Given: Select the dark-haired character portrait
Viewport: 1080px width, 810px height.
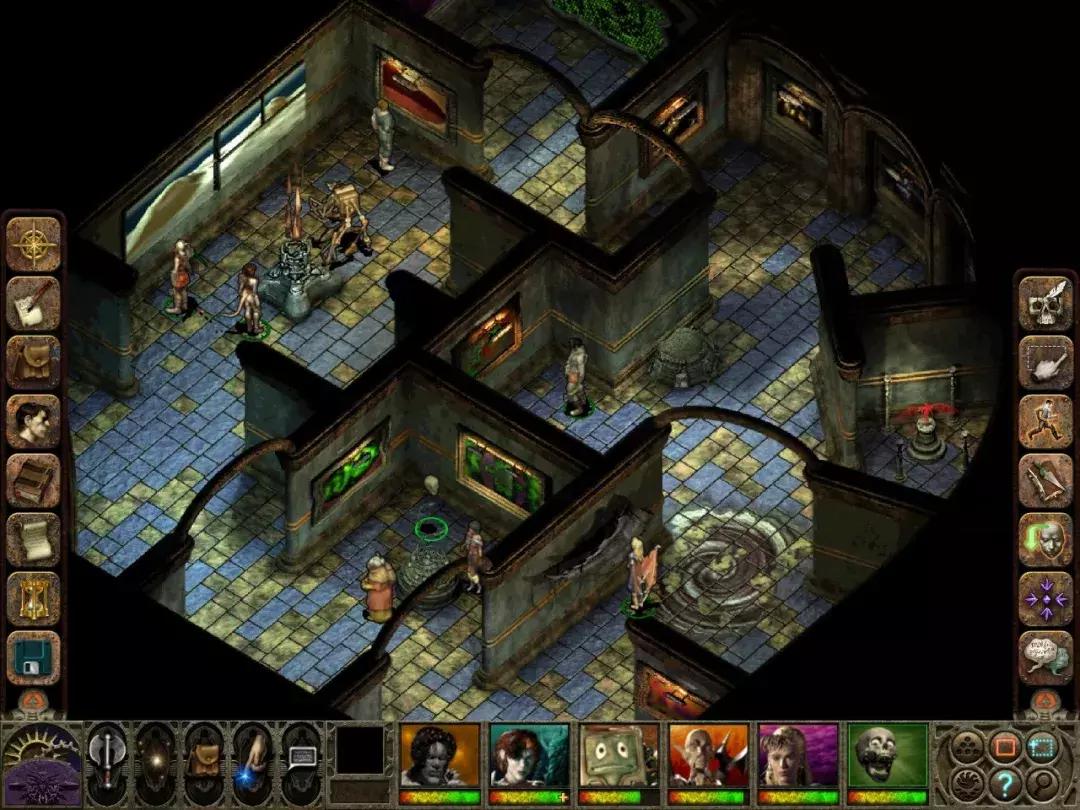Looking at the screenshot, I should (440, 755).
